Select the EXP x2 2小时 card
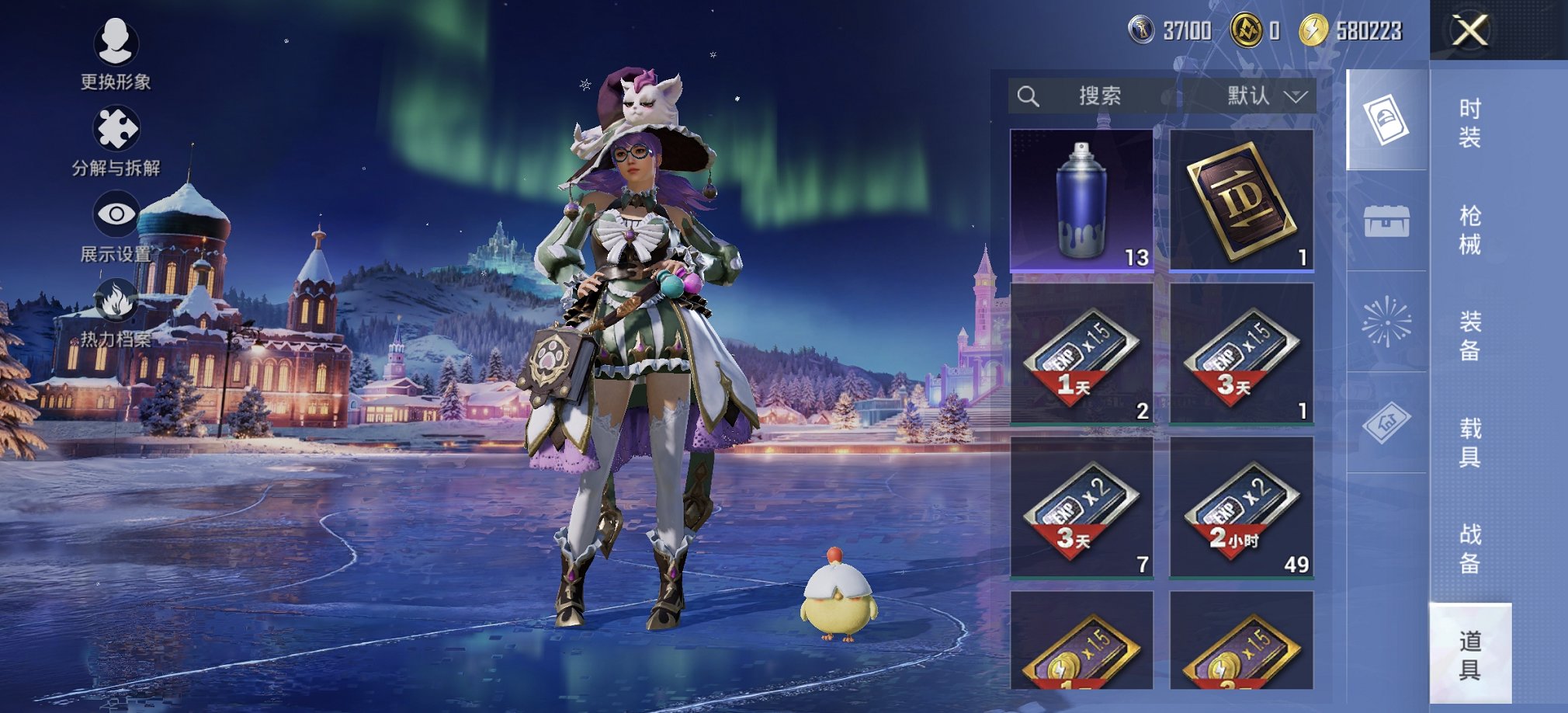The width and height of the screenshot is (1568, 713). click(x=1240, y=507)
